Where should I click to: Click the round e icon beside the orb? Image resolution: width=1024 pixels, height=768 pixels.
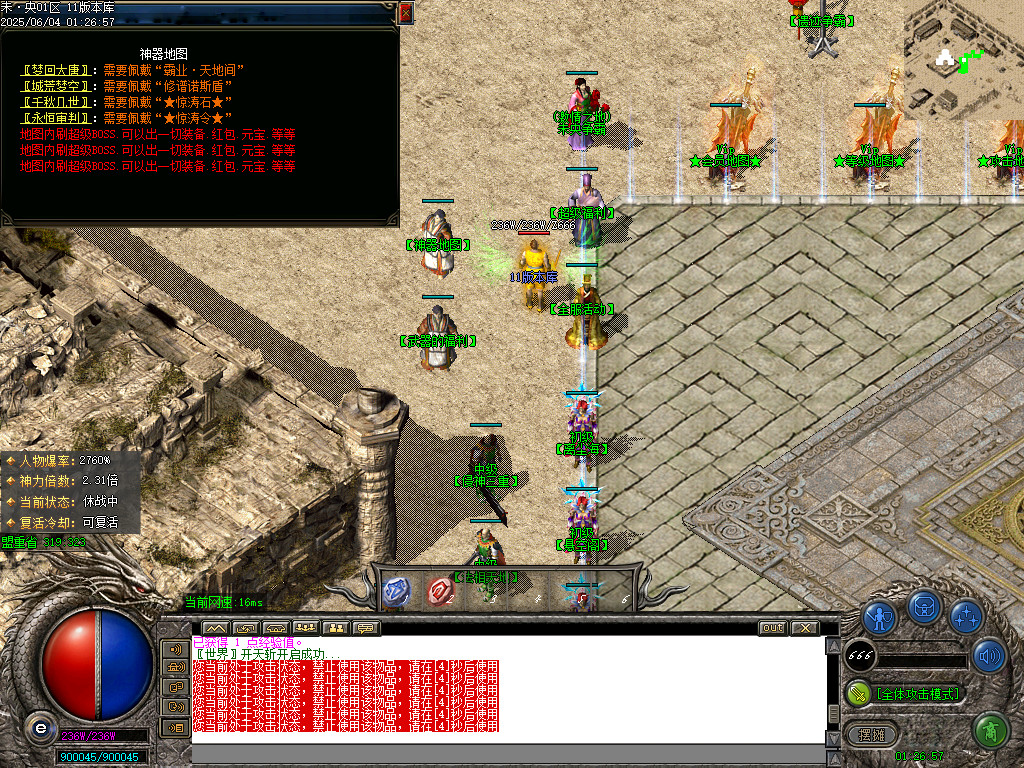click(40, 727)
